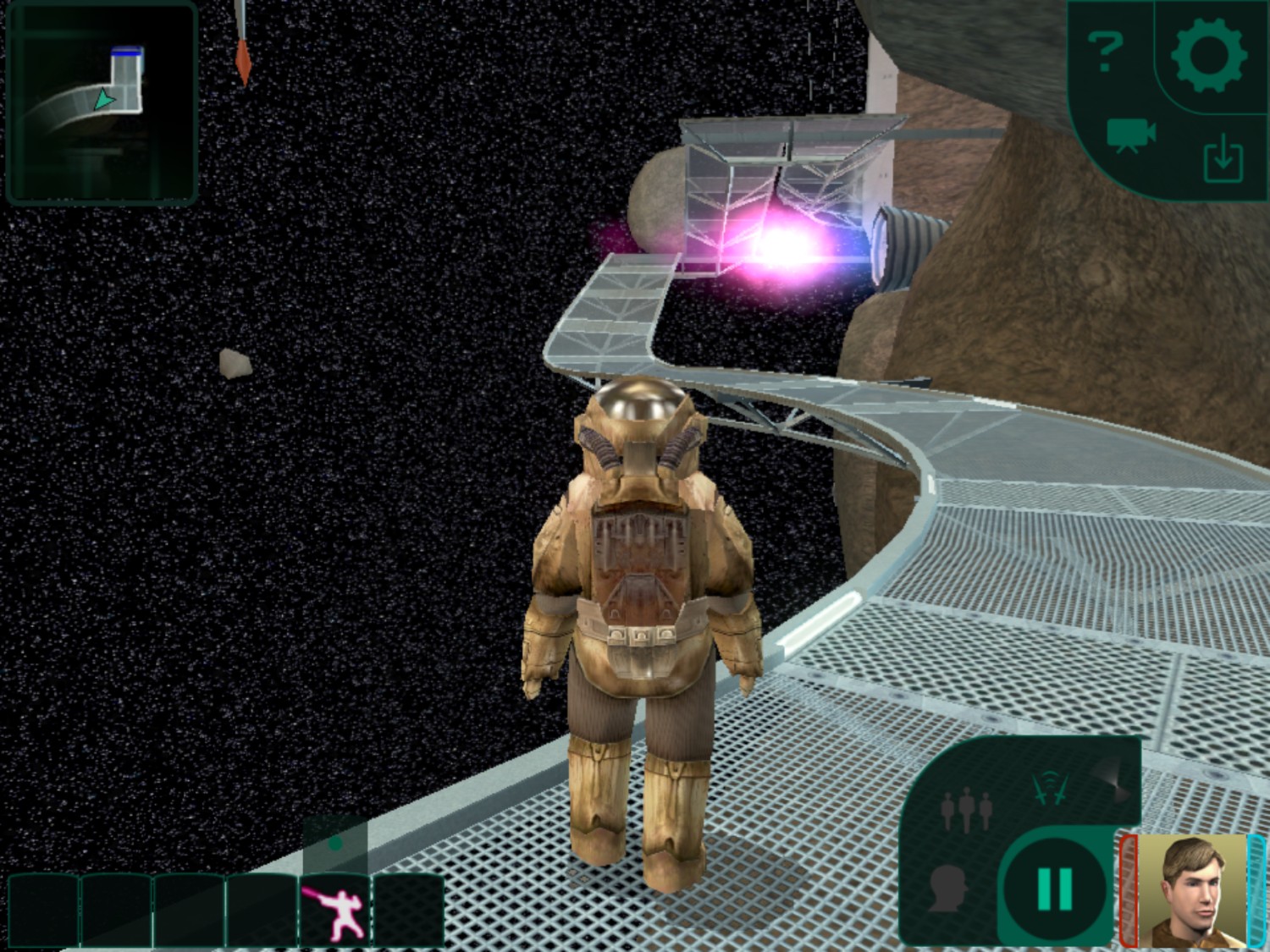Open the gear settings menu
Image resolution: width=1270 pixels, height=952 pixels.
click(1207, 54)
